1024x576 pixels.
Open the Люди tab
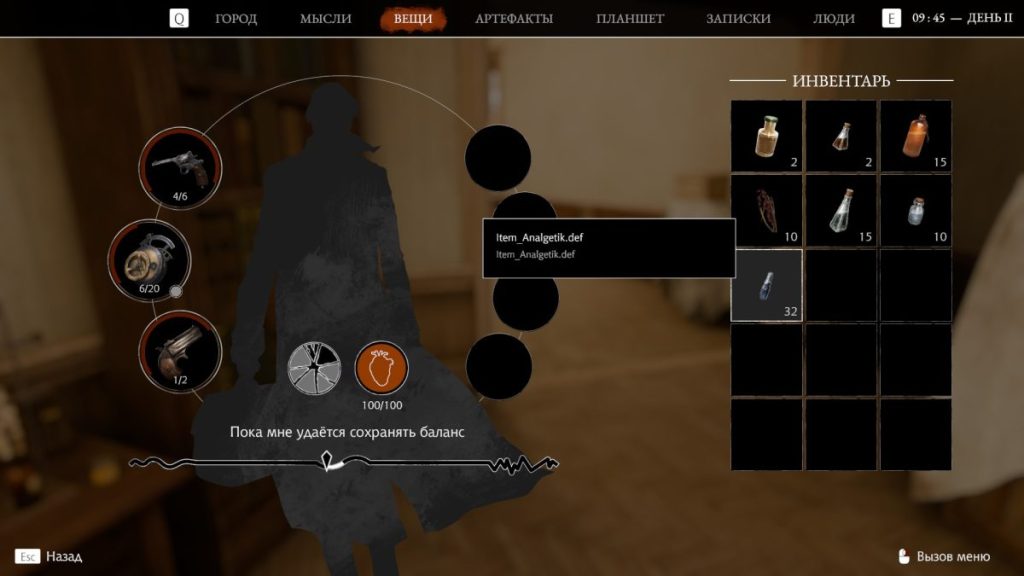pyautogui.click(x=834, y=19)
